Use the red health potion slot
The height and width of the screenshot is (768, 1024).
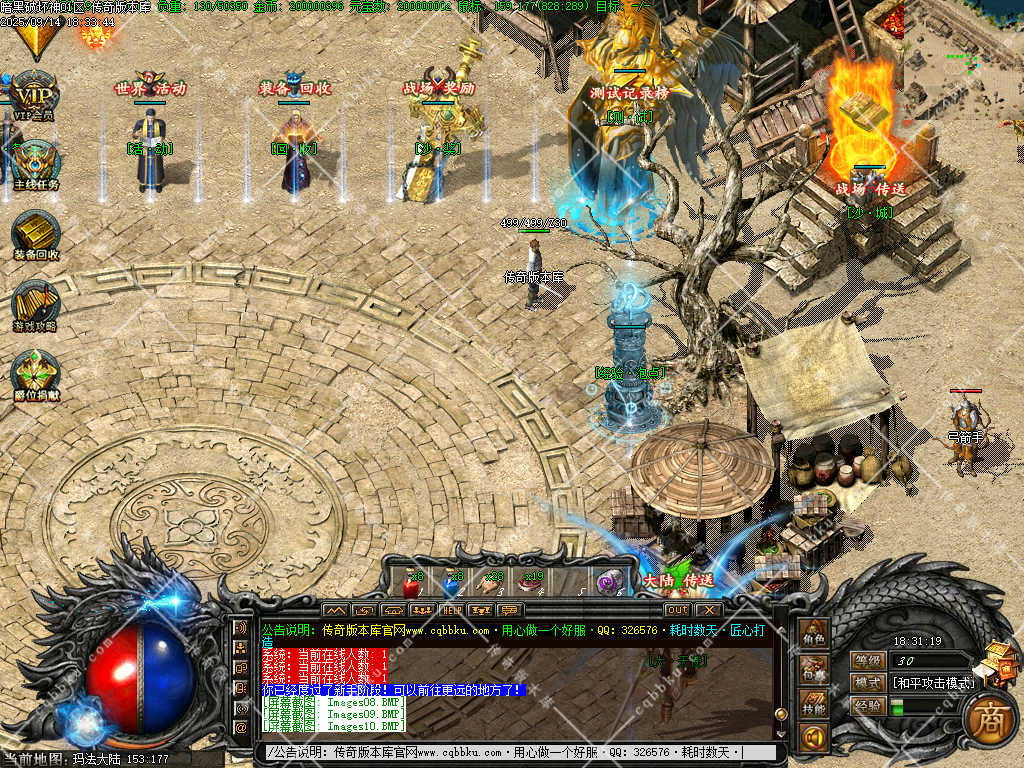coord(410,582)
